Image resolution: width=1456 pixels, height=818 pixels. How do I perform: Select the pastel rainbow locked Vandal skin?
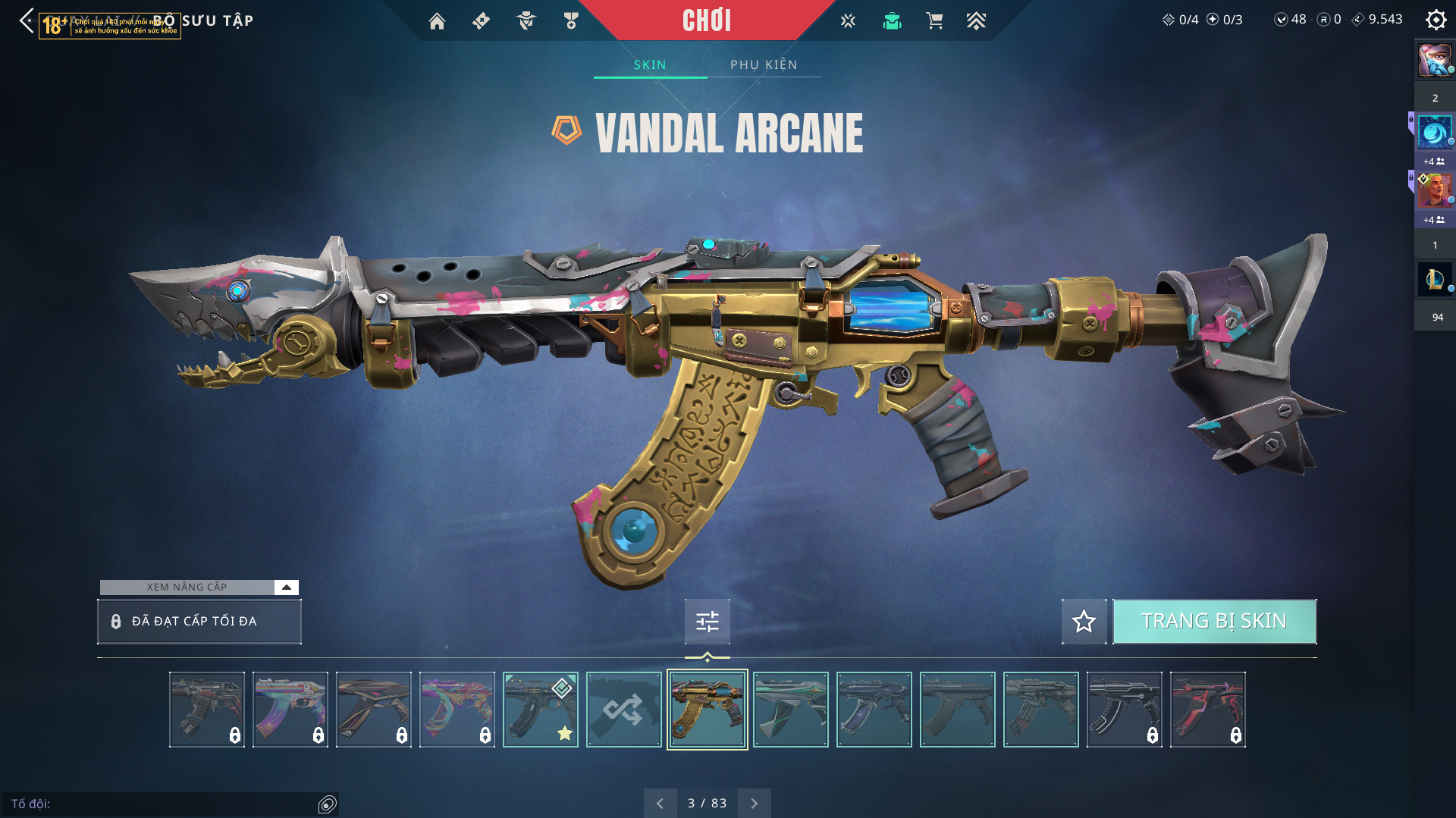(x=290, y=710)
